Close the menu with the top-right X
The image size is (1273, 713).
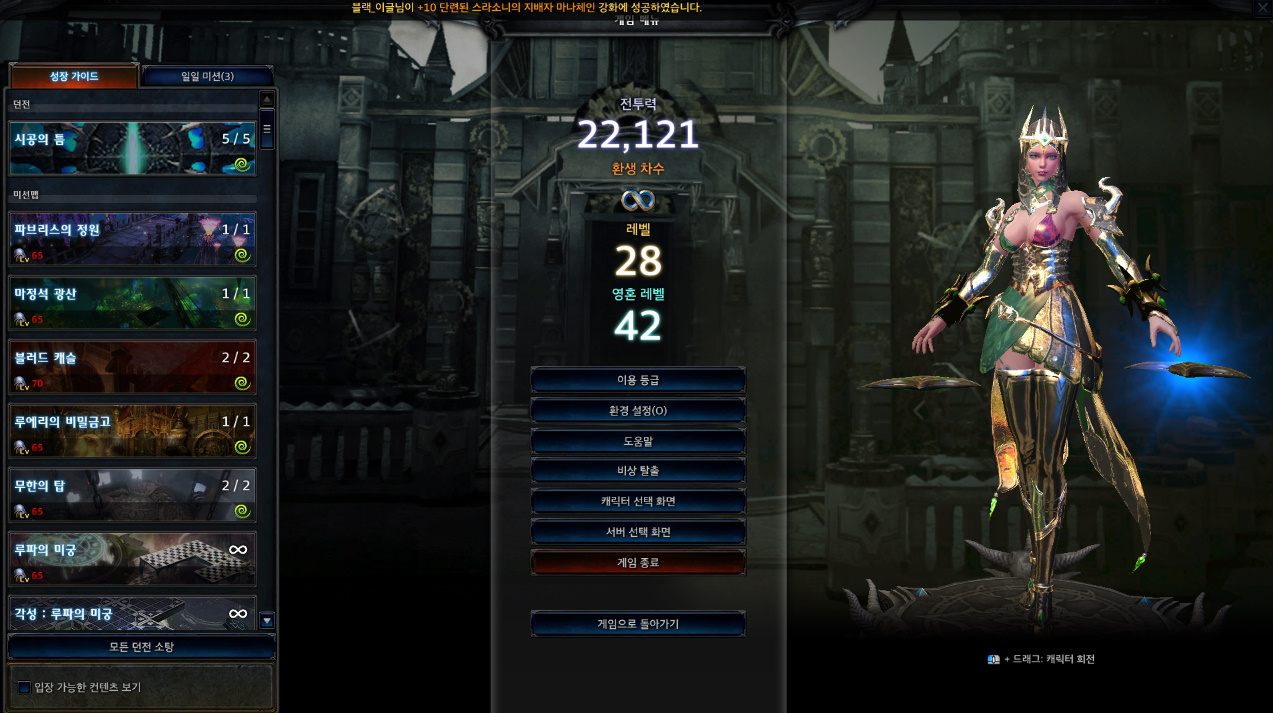[x=1263, y=8]
